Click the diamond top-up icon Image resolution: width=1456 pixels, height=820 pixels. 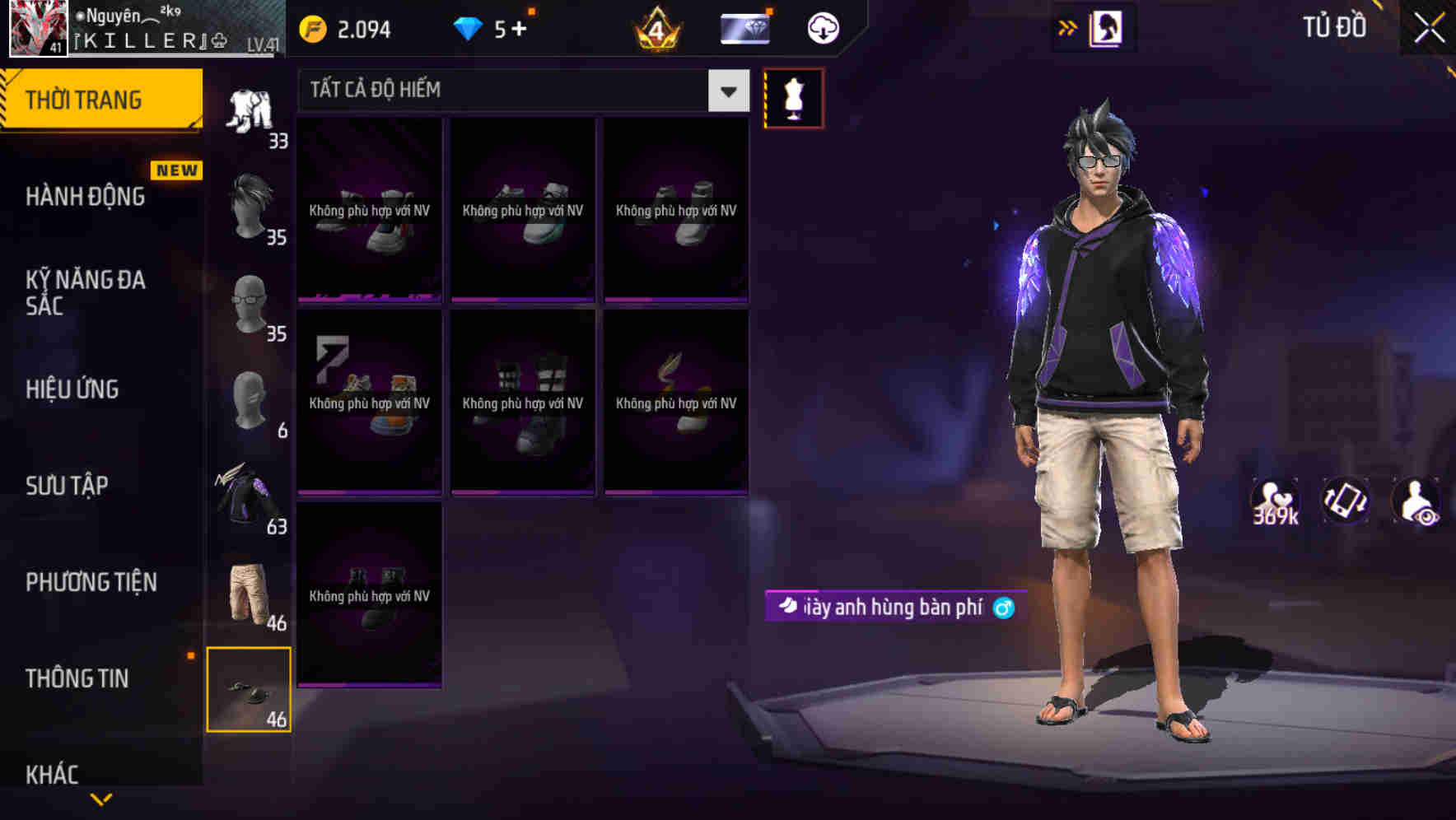pos(467,26)
